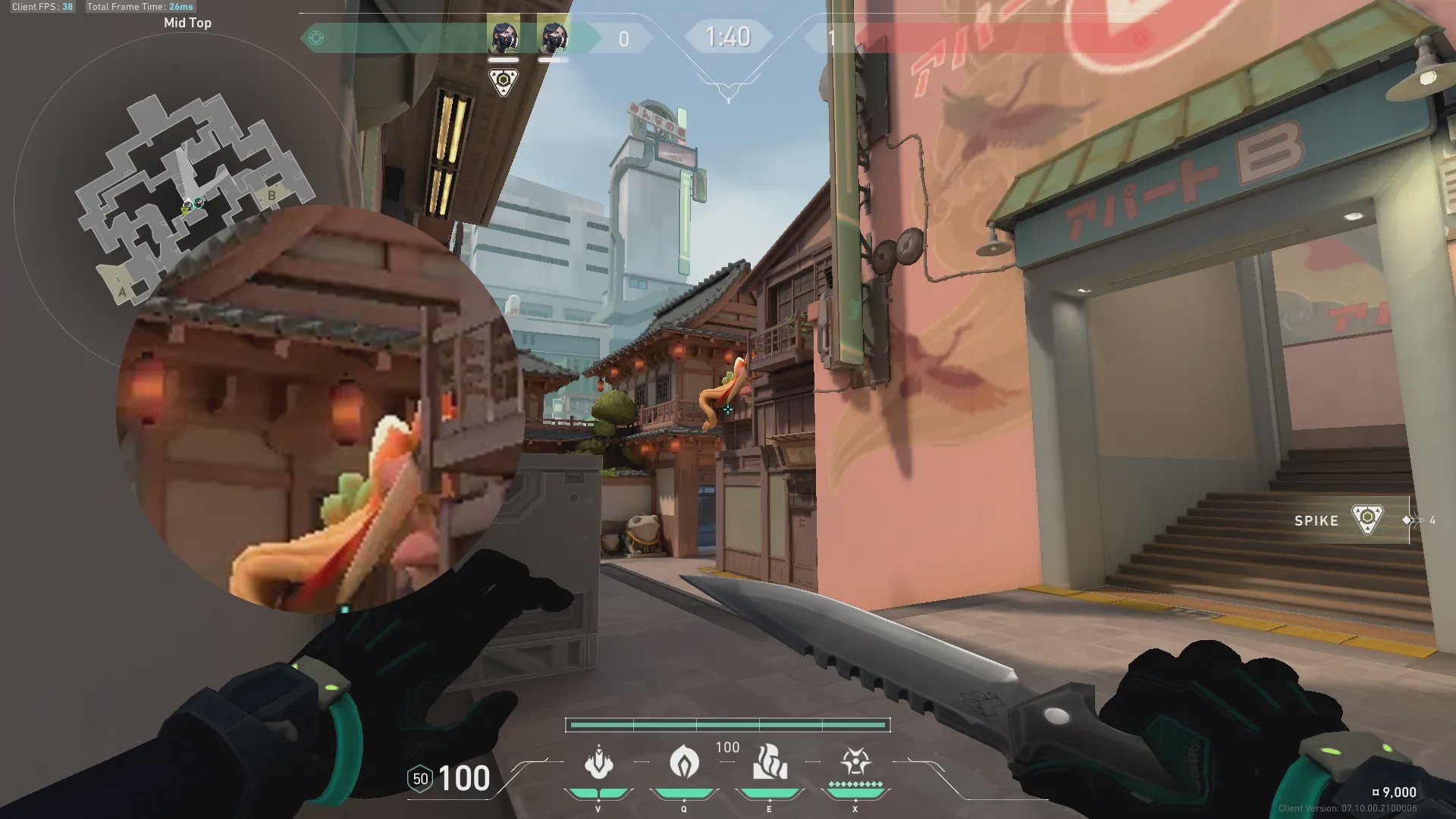
Task: Activate the X ultimate ability icon
Action: (x=855, y=761)
